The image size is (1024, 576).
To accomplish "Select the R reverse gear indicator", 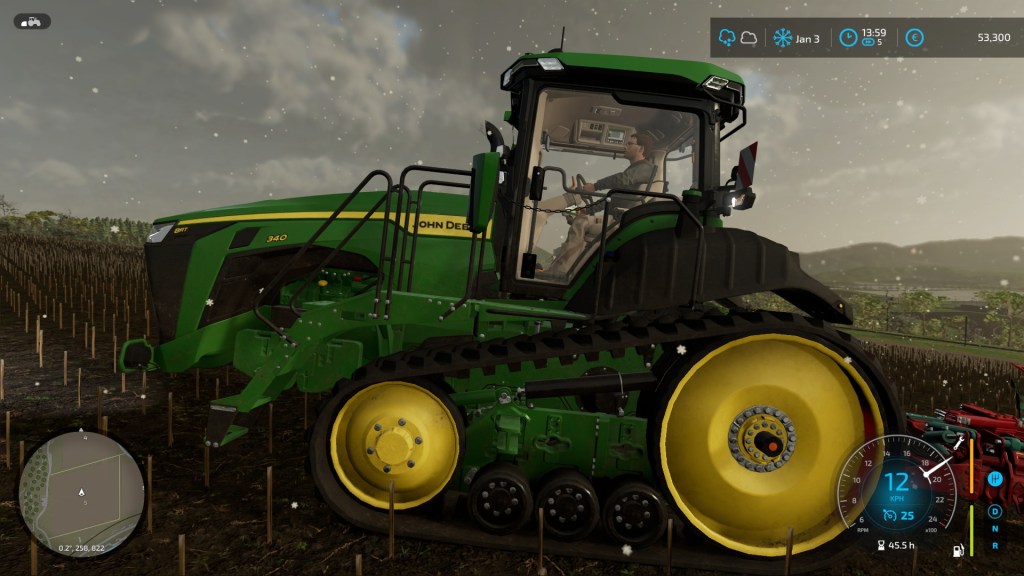I will click(x=995, y=545).
